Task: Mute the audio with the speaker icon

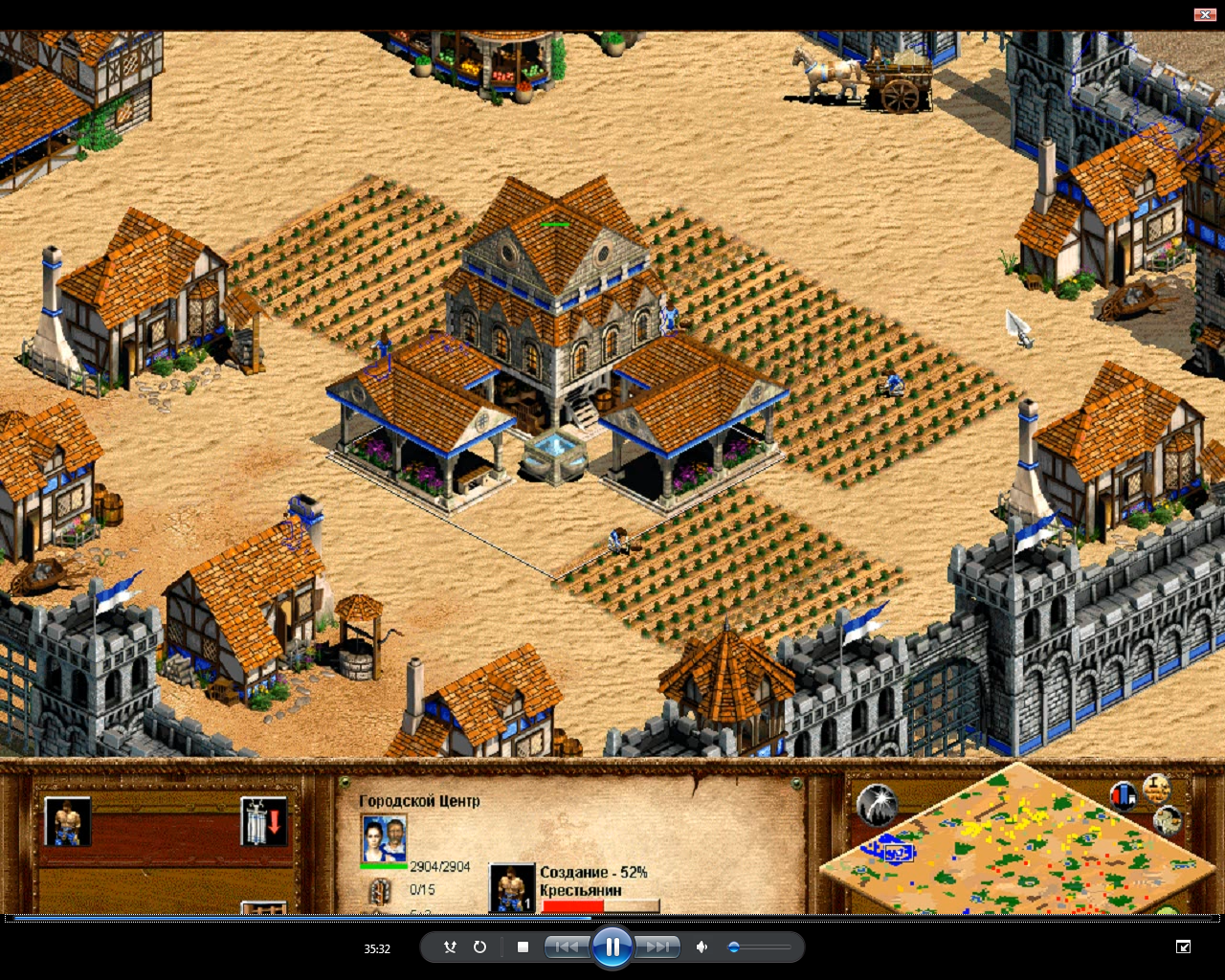Action: 702,947
